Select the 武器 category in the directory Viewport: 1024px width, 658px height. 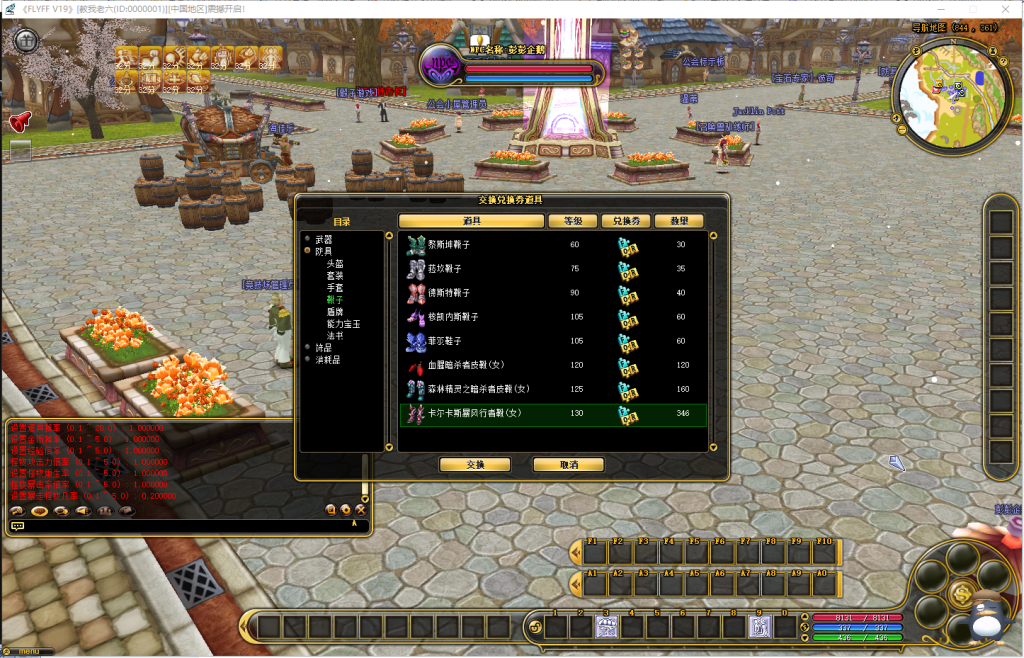pyautogui.click(x=323, y=240)
